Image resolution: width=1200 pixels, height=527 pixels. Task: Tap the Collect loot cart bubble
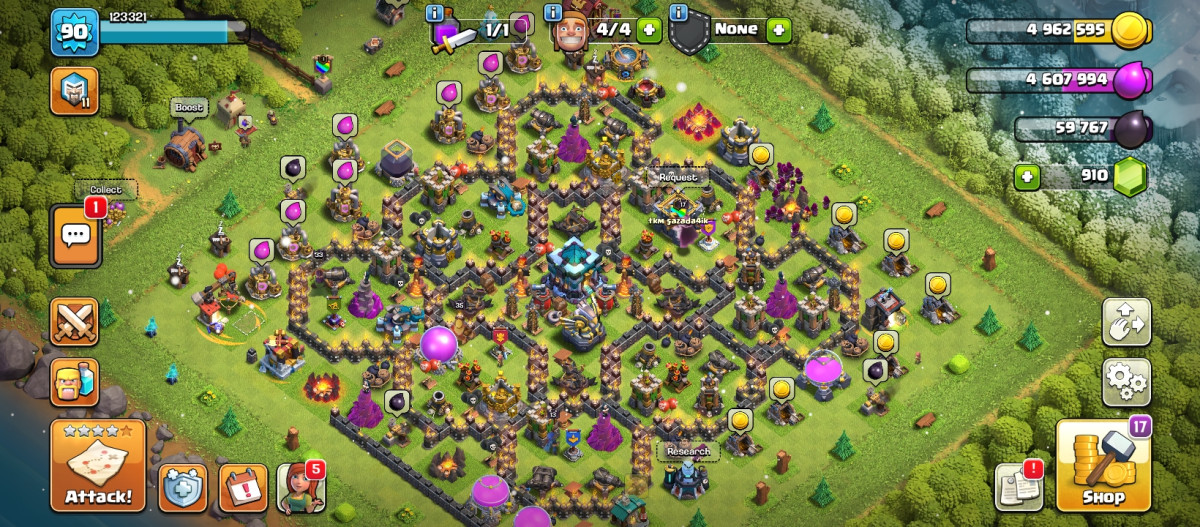tap(105, 190)
